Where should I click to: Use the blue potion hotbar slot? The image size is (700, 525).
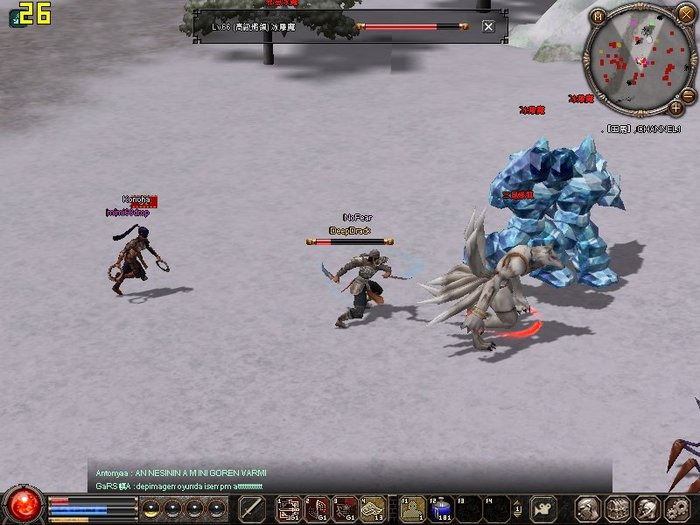pos(441,508)
